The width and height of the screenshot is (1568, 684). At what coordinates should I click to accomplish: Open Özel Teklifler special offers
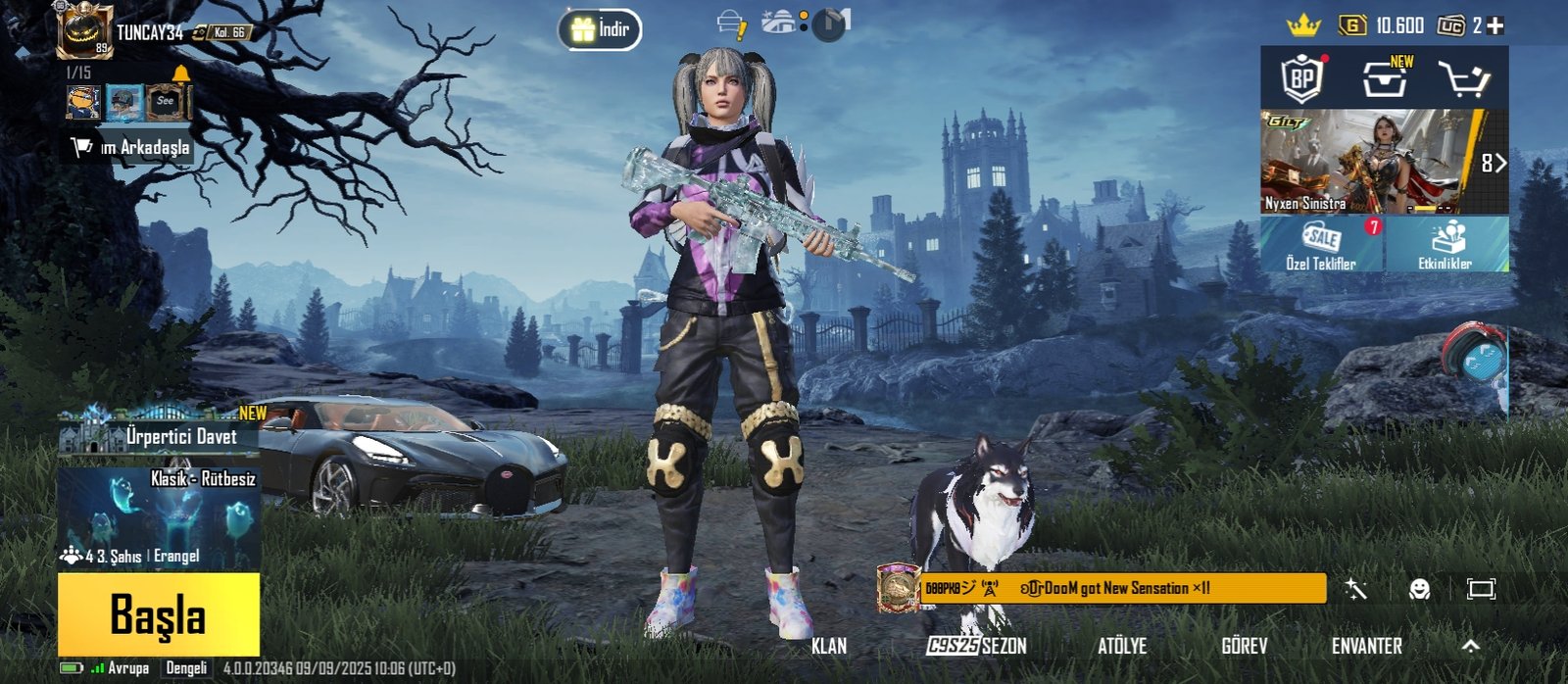click(1322, 244)
